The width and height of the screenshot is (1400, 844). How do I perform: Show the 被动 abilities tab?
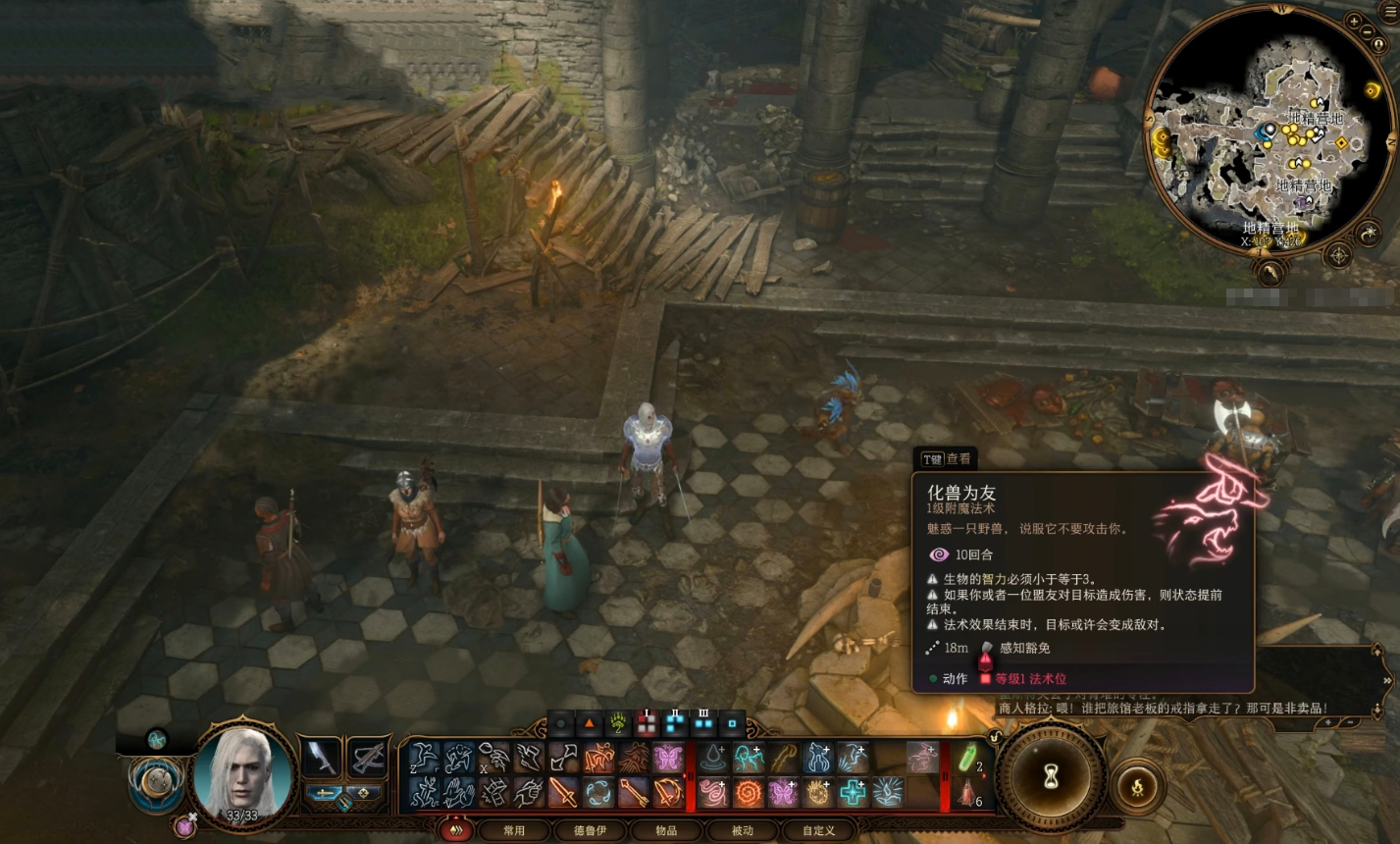point(743,830)
